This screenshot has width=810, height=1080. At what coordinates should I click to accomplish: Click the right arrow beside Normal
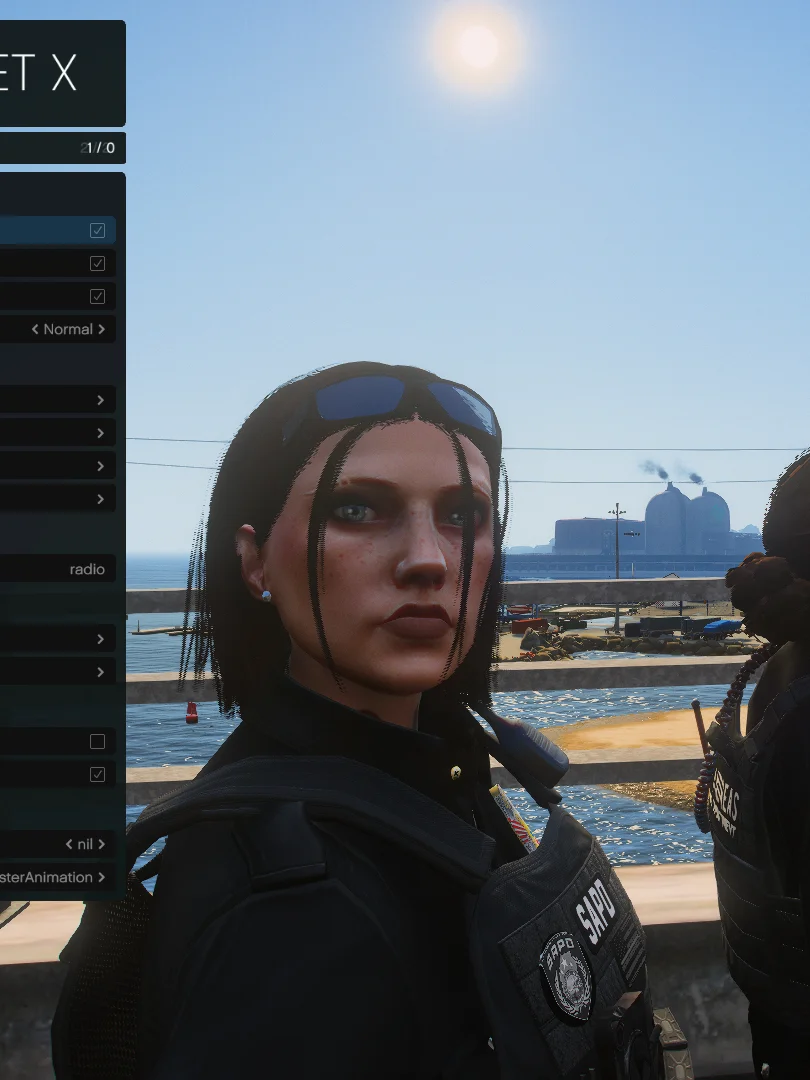click(101, 329)
